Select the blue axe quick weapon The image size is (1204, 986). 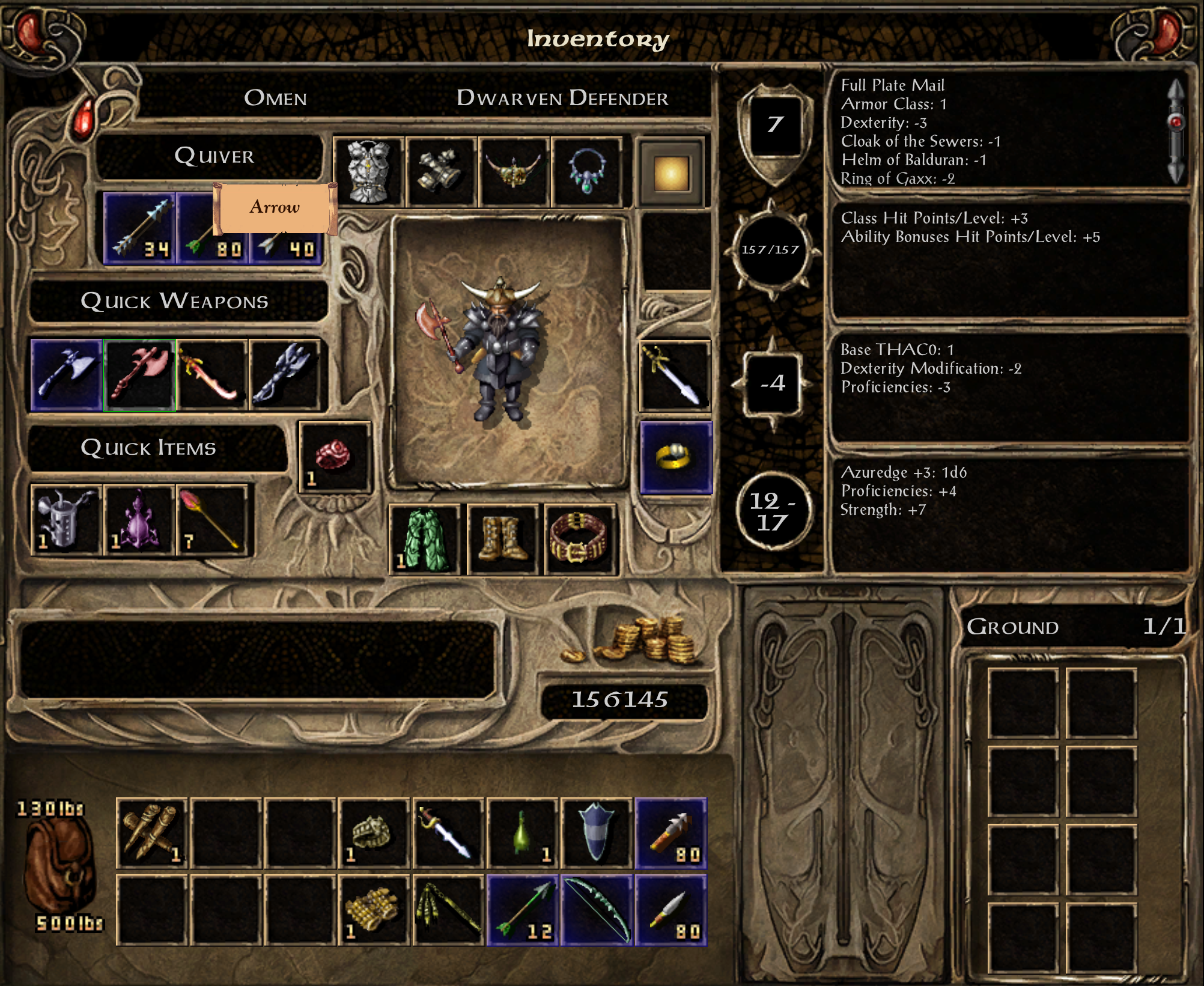[67, 375]
